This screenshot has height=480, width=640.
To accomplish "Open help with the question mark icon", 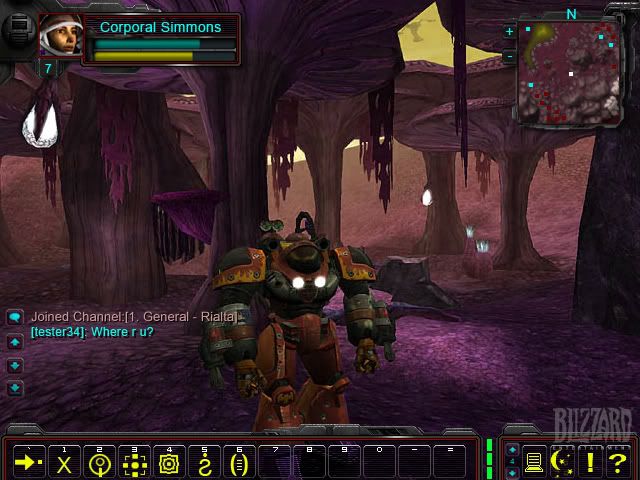I will 618,462.
